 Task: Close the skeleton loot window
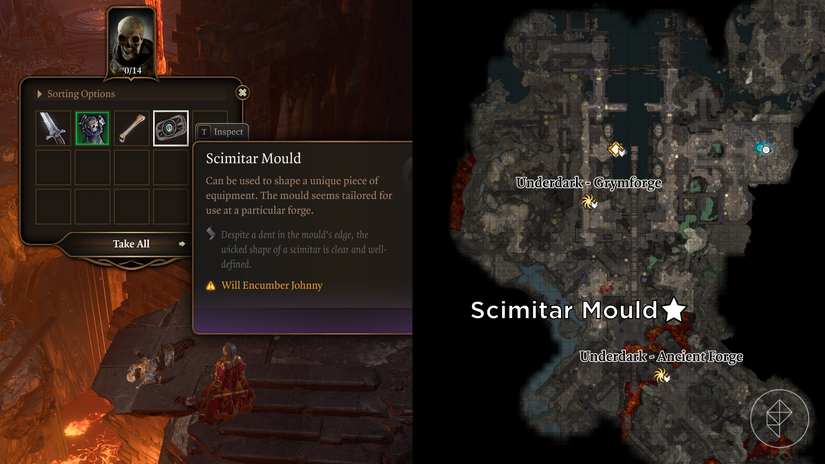[x=242, y=93]
